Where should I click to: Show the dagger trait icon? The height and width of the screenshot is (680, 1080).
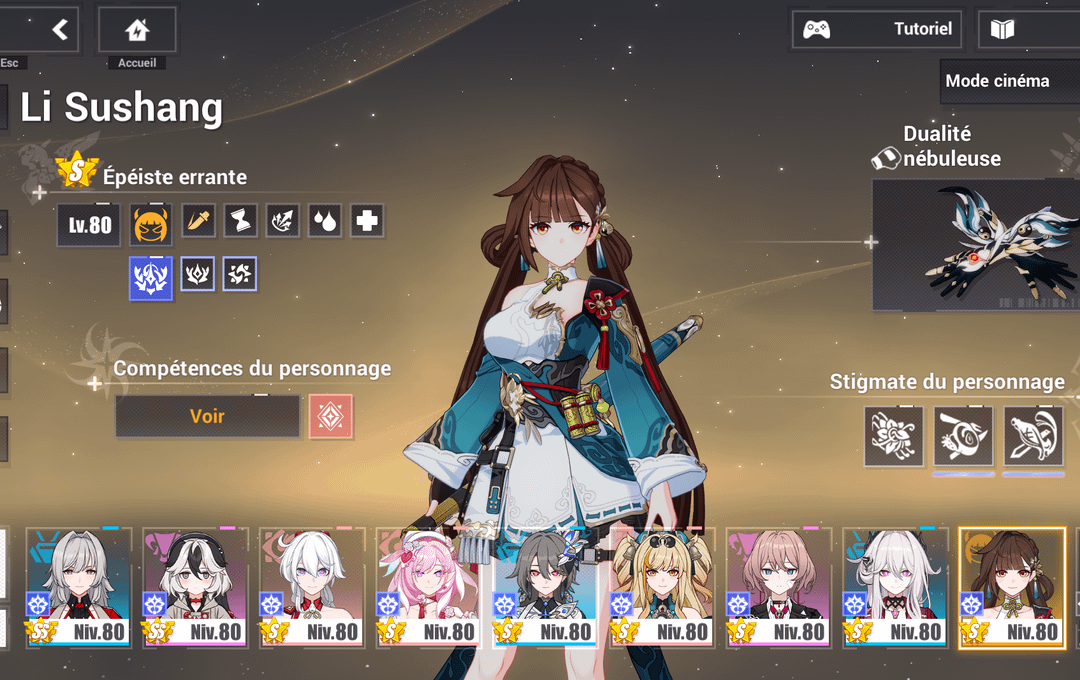pos(199,221)
